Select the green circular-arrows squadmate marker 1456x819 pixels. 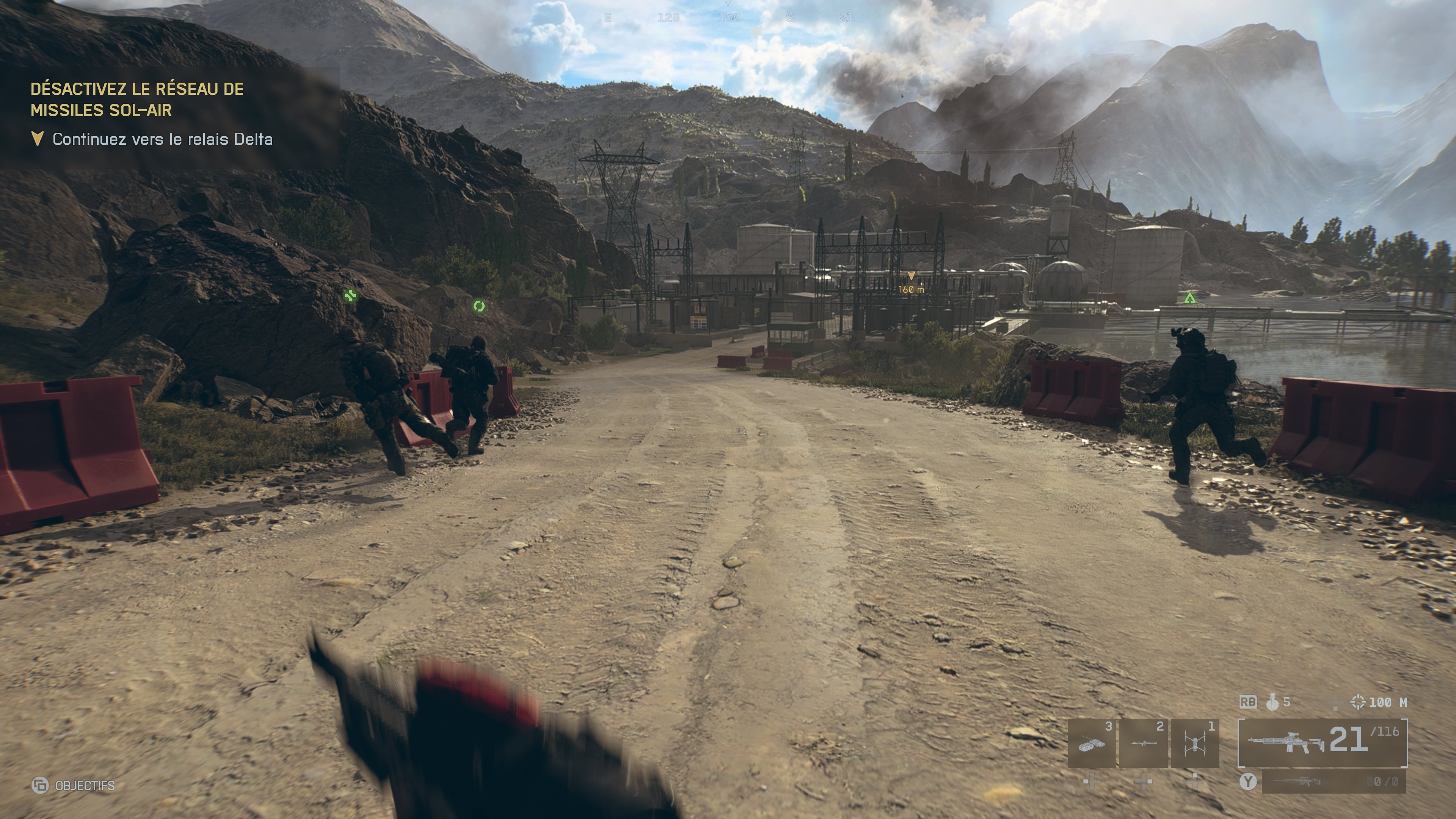click(479, 306)
